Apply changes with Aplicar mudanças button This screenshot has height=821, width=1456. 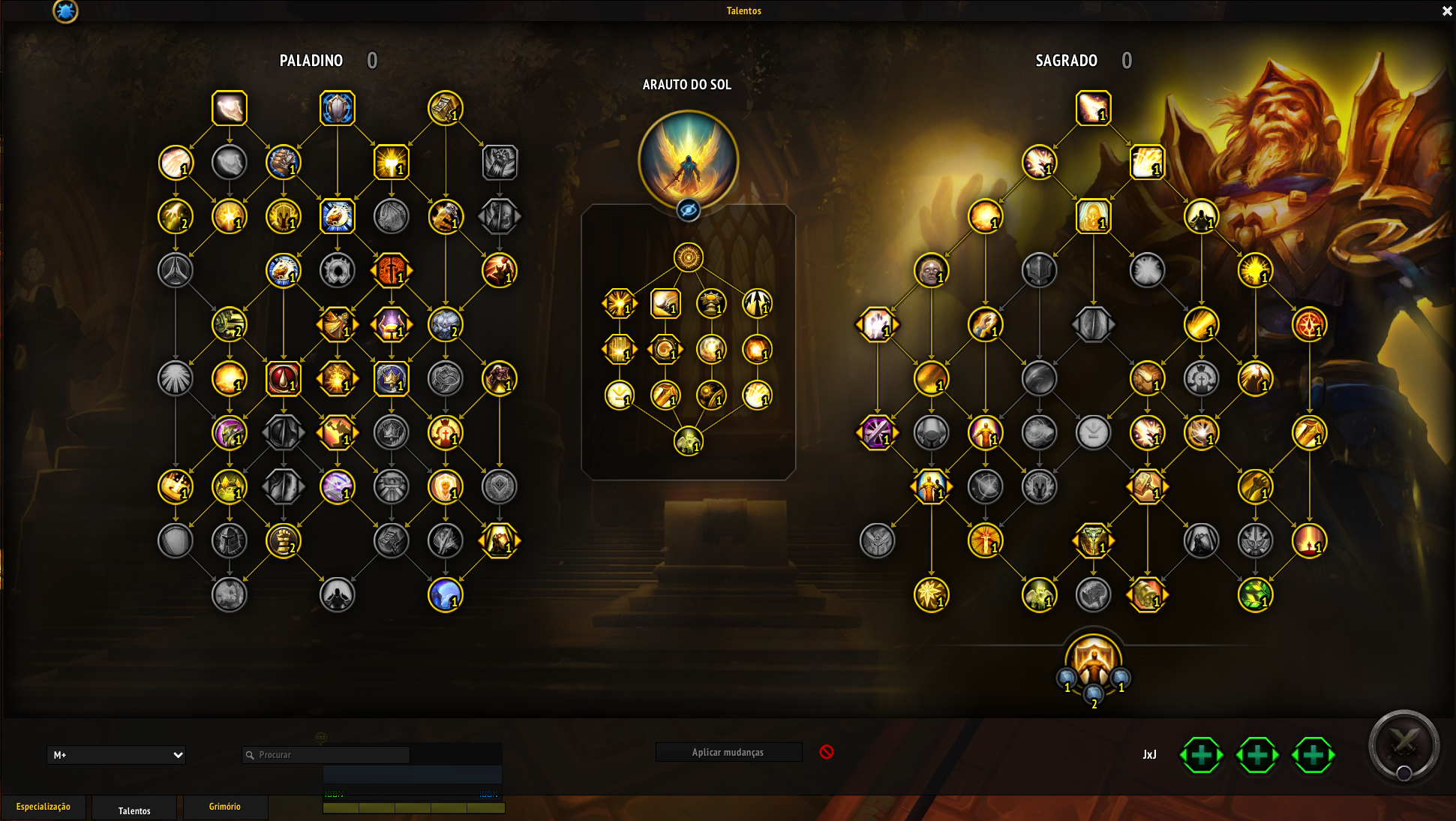[728, 752]
